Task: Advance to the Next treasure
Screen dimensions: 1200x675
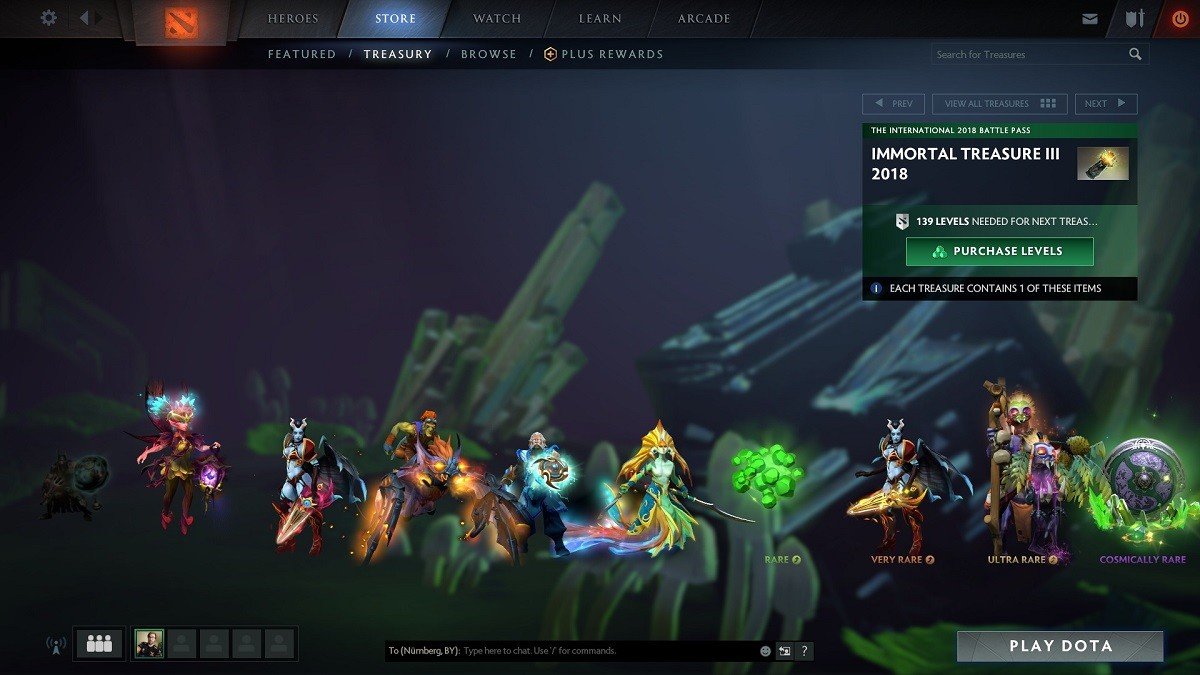Action: pos(1105,104)
